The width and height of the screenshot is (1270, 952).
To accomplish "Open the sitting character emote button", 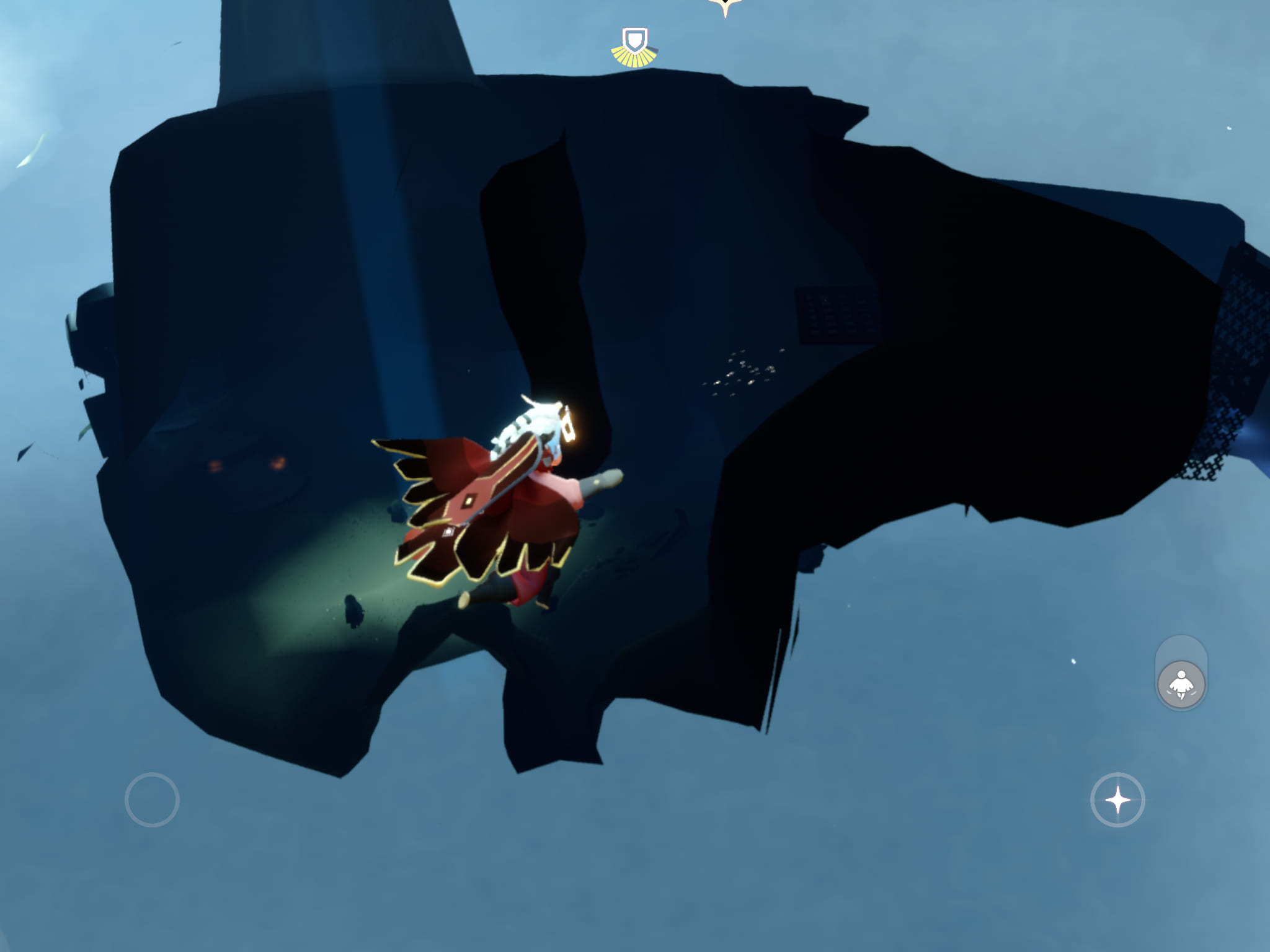I will (1181, 684).
